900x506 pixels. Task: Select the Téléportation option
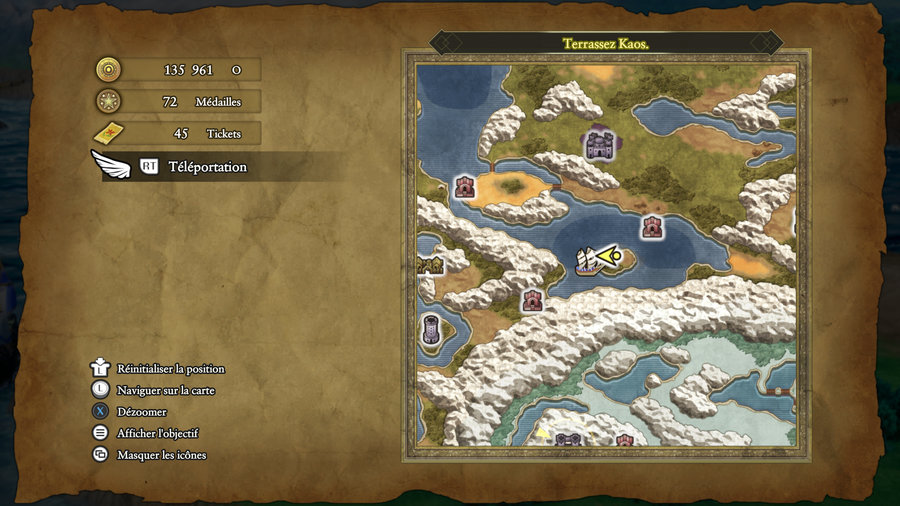coord(206,167)
